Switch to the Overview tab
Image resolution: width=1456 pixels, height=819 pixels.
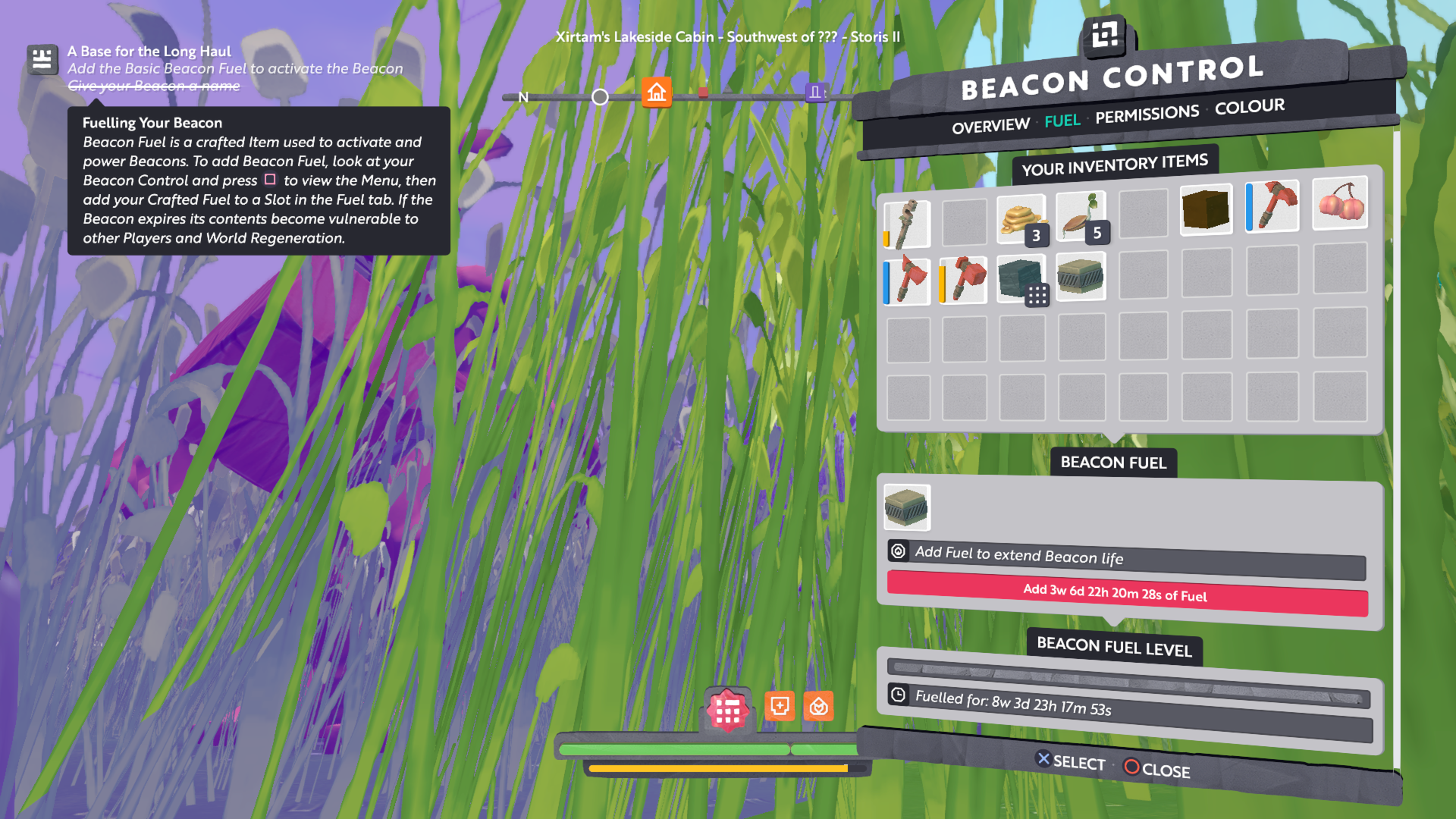point(990,126)
